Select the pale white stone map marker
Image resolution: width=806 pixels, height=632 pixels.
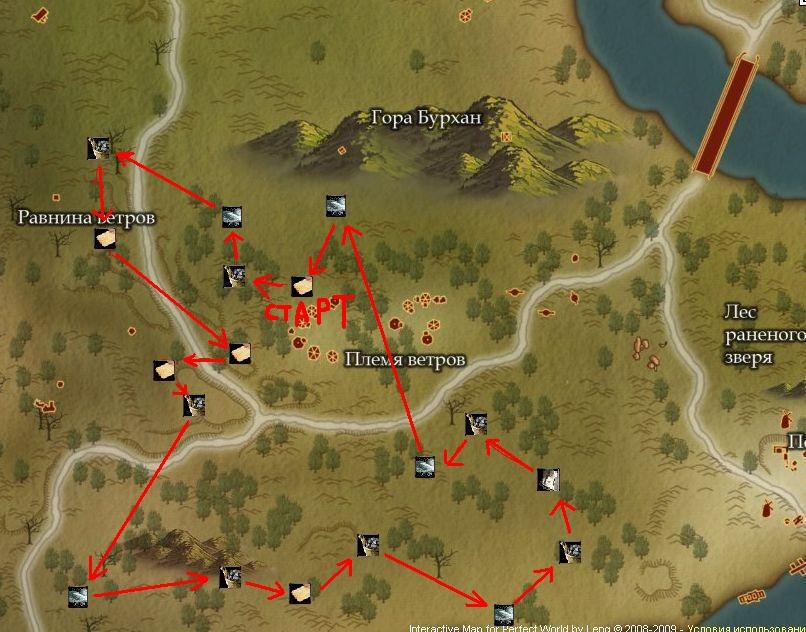547,479
